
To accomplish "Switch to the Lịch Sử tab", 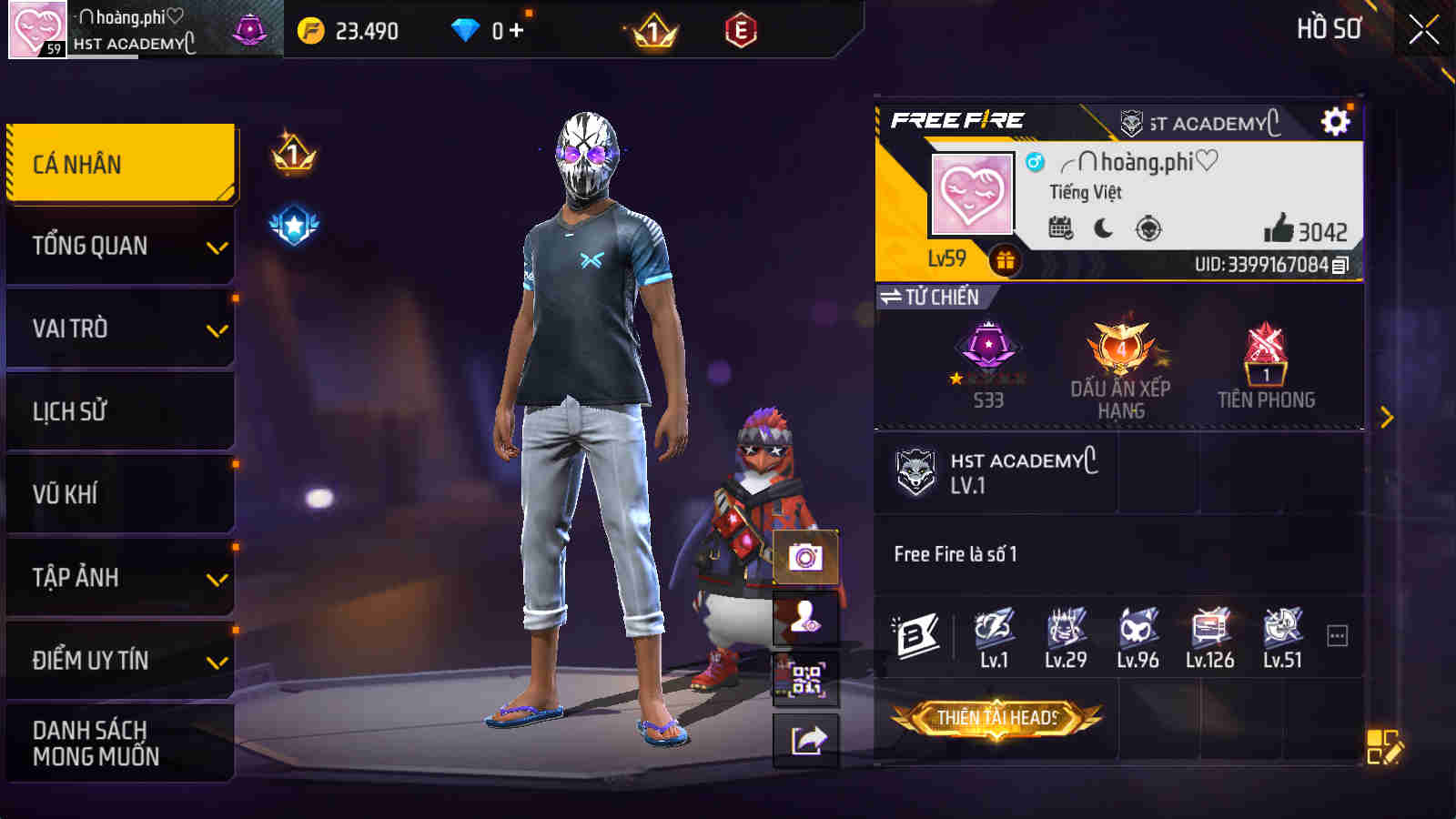I will (x=119, y=411).
